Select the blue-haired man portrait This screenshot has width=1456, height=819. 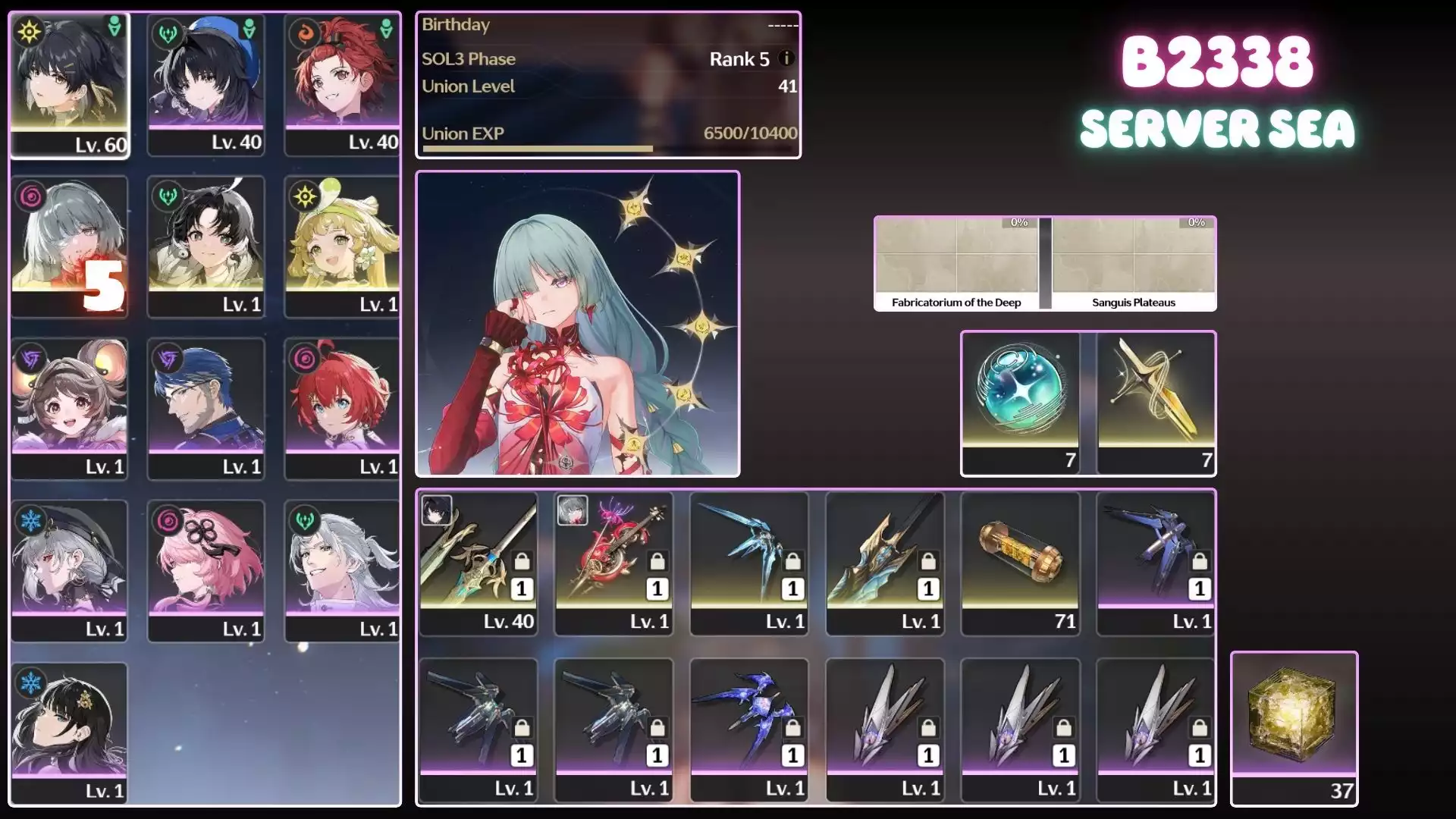coord(206,408)
